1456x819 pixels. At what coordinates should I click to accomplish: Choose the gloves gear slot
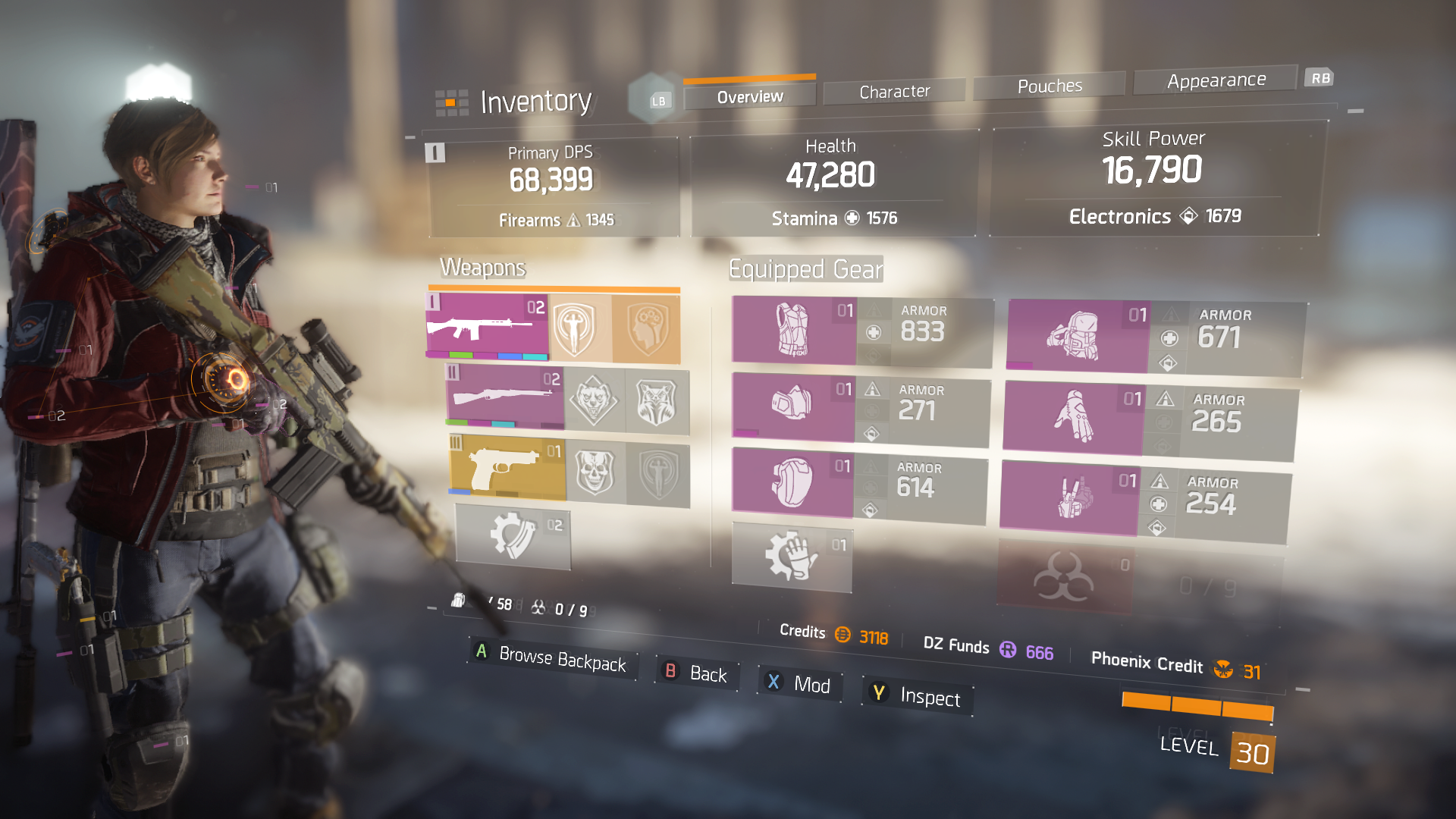coord(1072,417)
